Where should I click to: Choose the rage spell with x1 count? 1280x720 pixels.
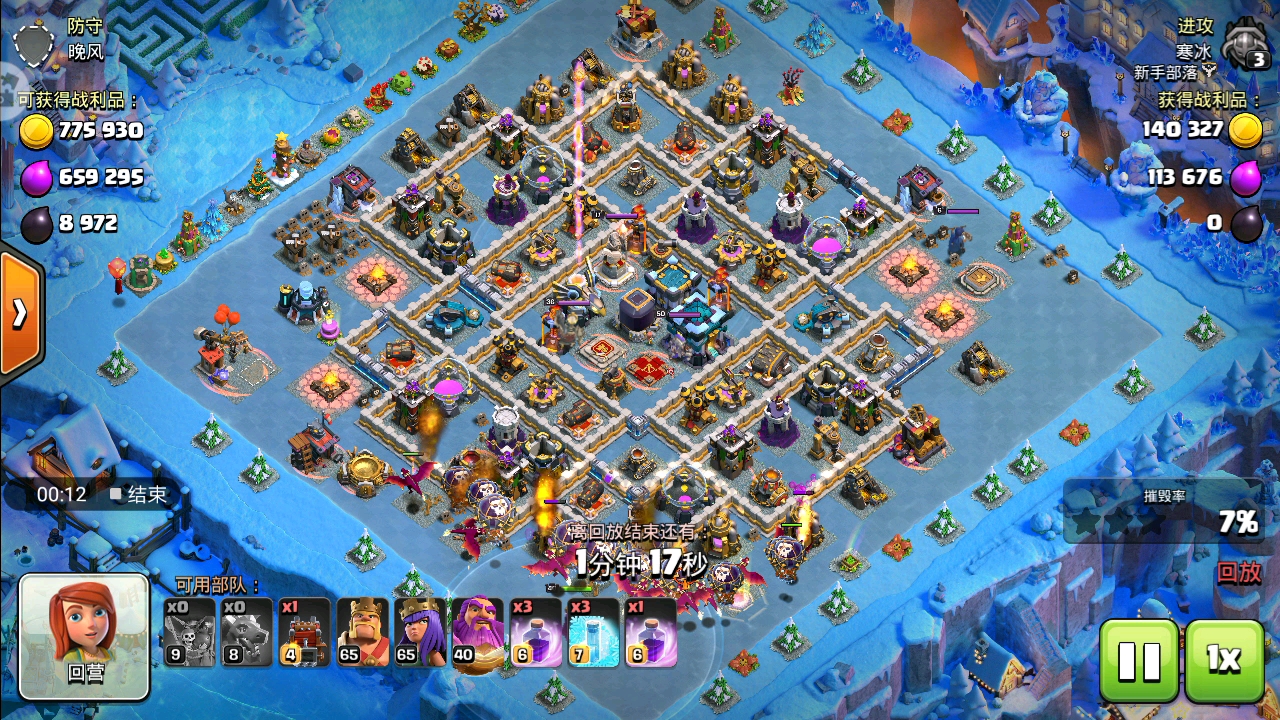point(650,633)
